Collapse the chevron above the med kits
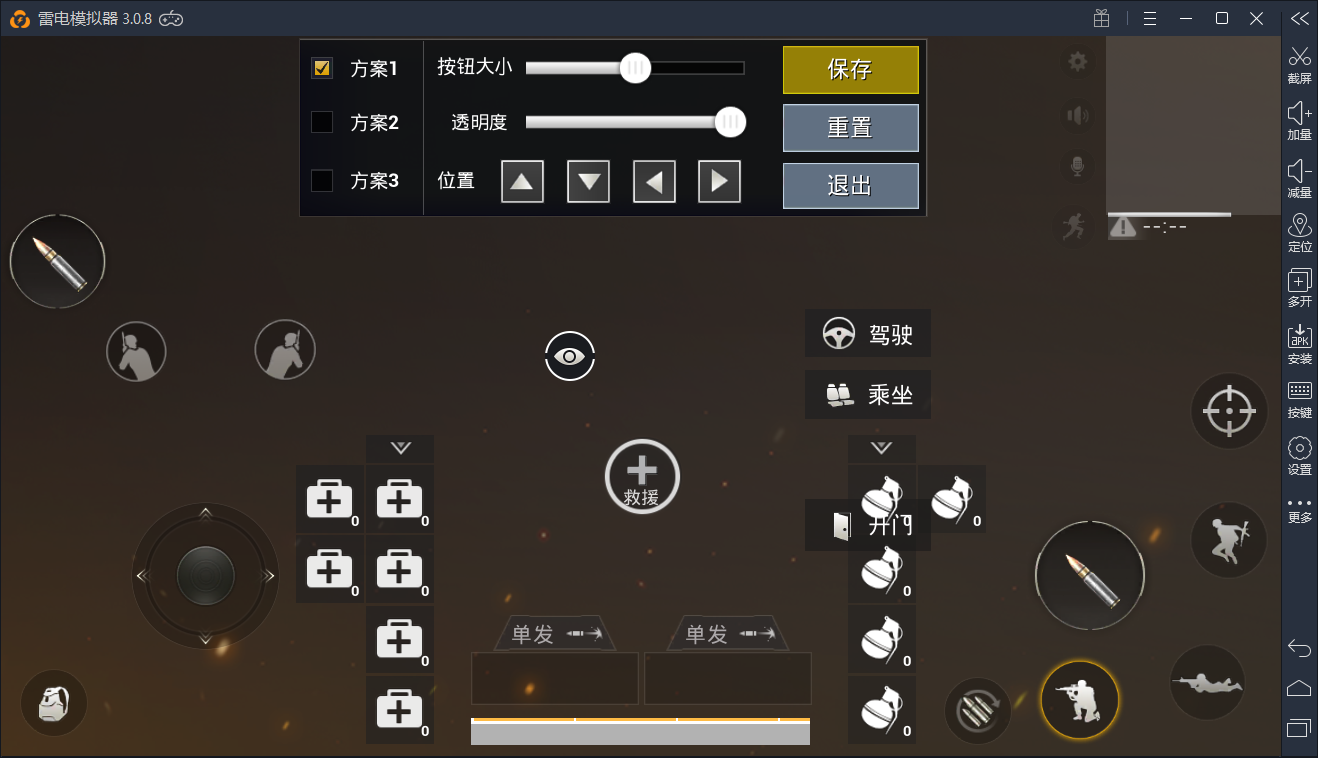1318x758 pixels. [x=400, y=448]
